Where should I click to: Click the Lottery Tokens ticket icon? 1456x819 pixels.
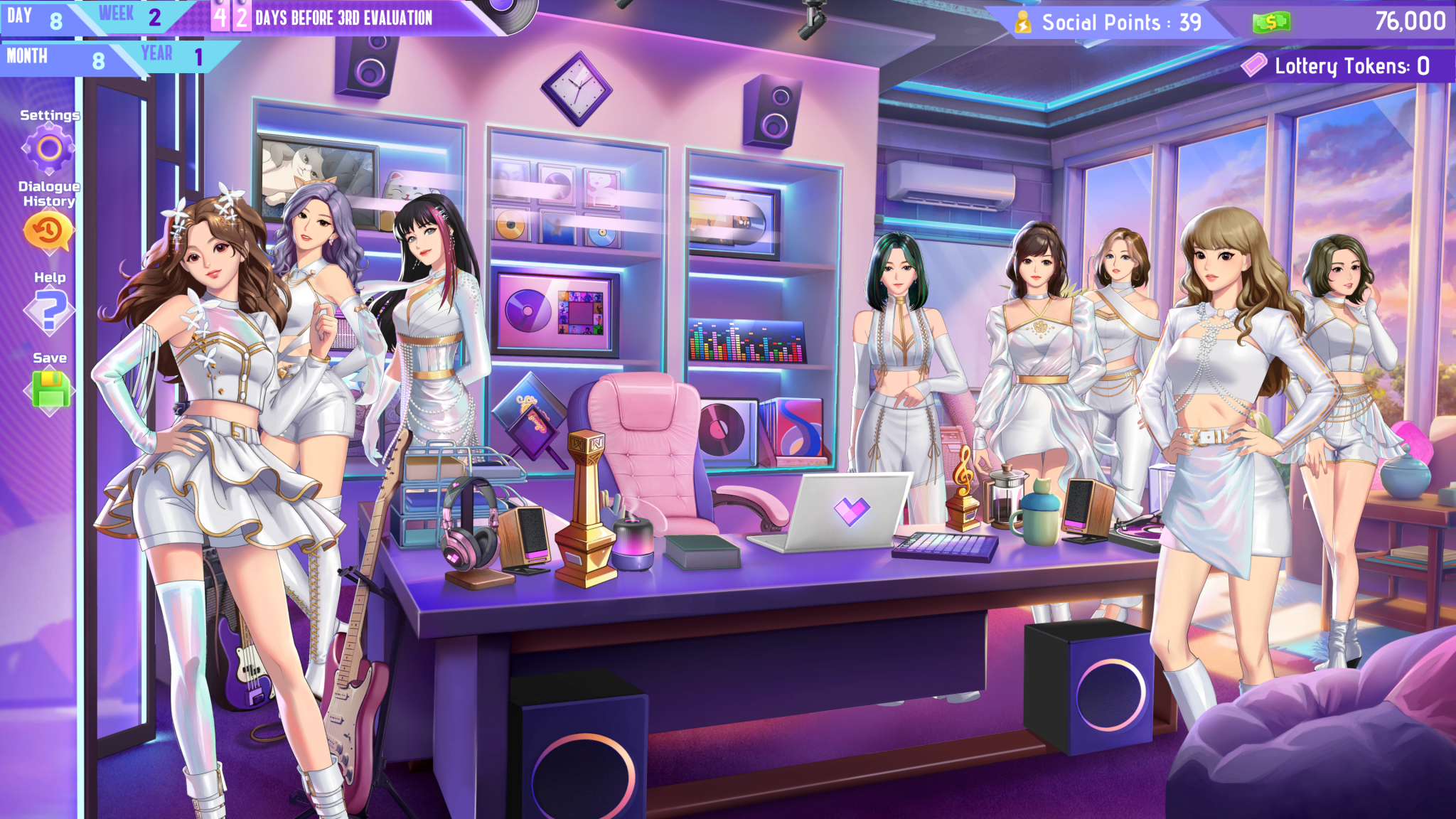pos(1253,65)
